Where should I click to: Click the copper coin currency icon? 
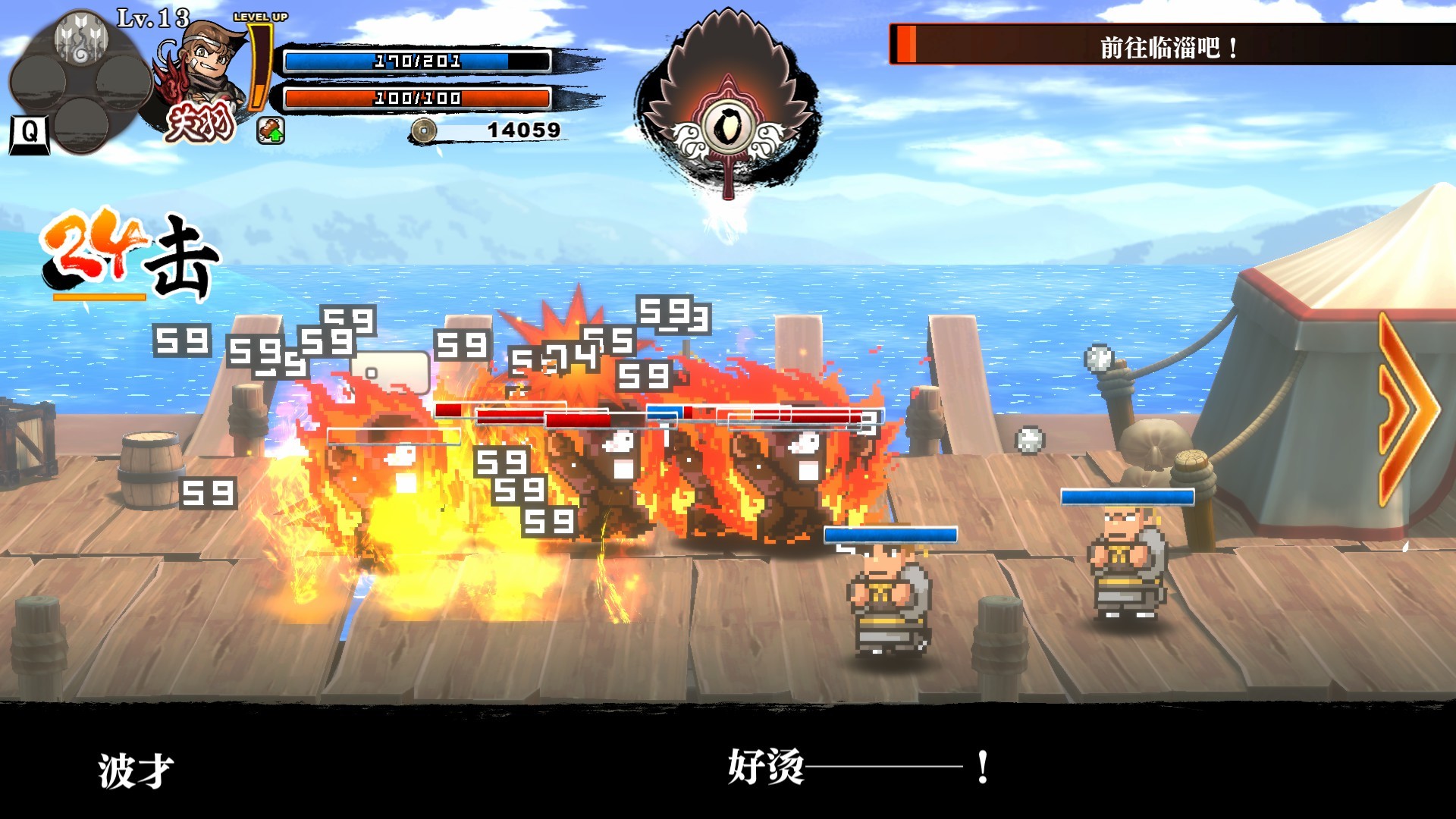click(425, 129)
